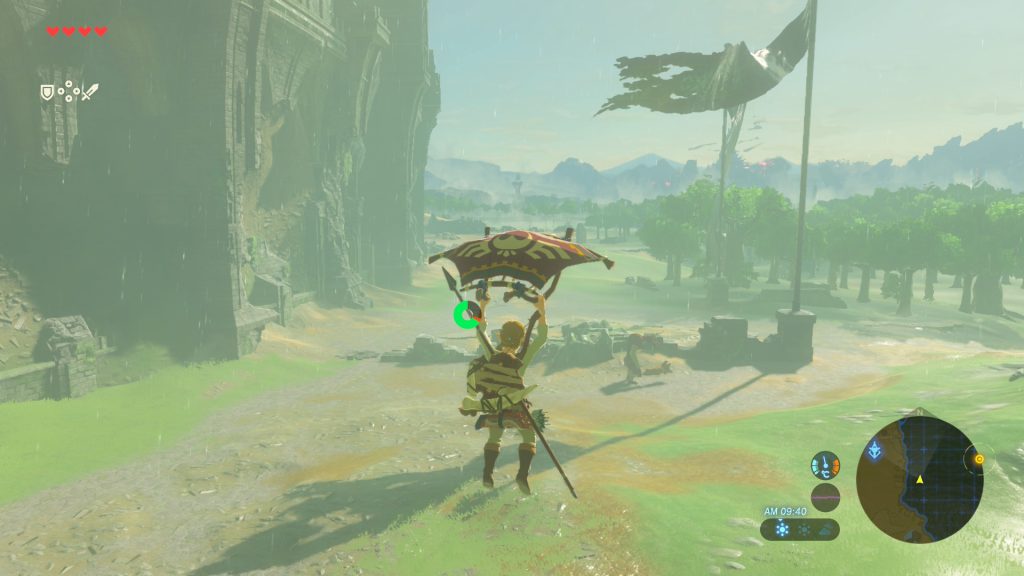Click the orange objective marker on minimap
The width and height of the screenshot is (1024, 576).
[x=979, y=460]
